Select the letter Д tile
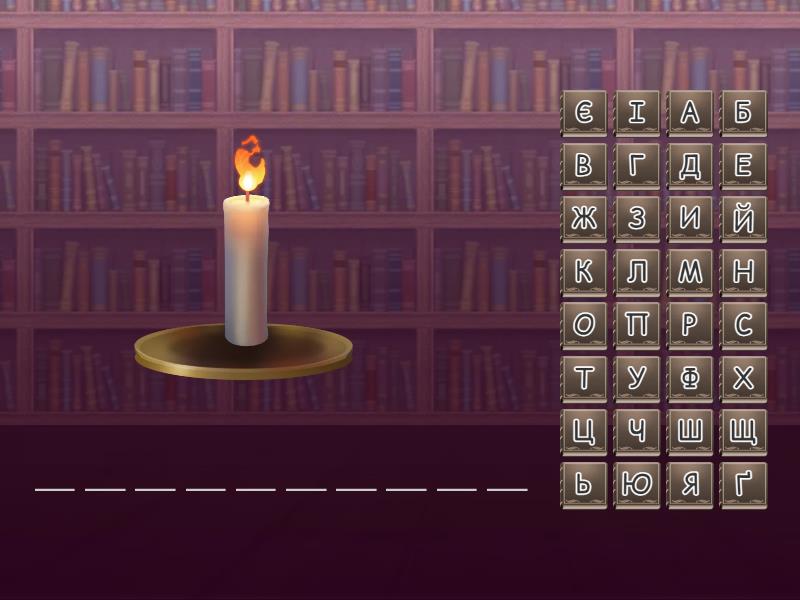The image size is (800, 600). [x=690, y=166]
